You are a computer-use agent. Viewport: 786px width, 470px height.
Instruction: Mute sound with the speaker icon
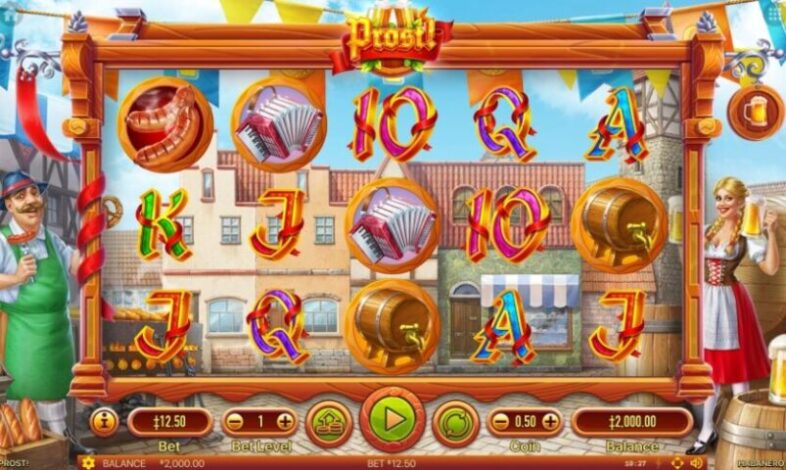[x=695, y=463]
